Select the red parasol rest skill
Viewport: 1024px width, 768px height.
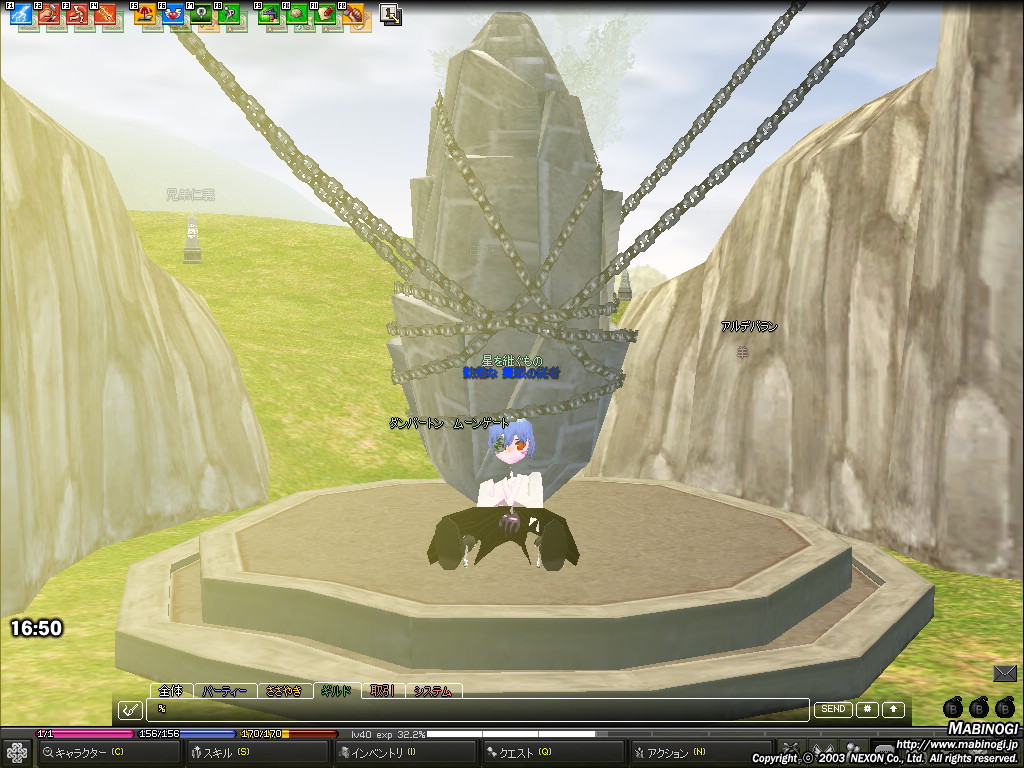coord(144,14)
